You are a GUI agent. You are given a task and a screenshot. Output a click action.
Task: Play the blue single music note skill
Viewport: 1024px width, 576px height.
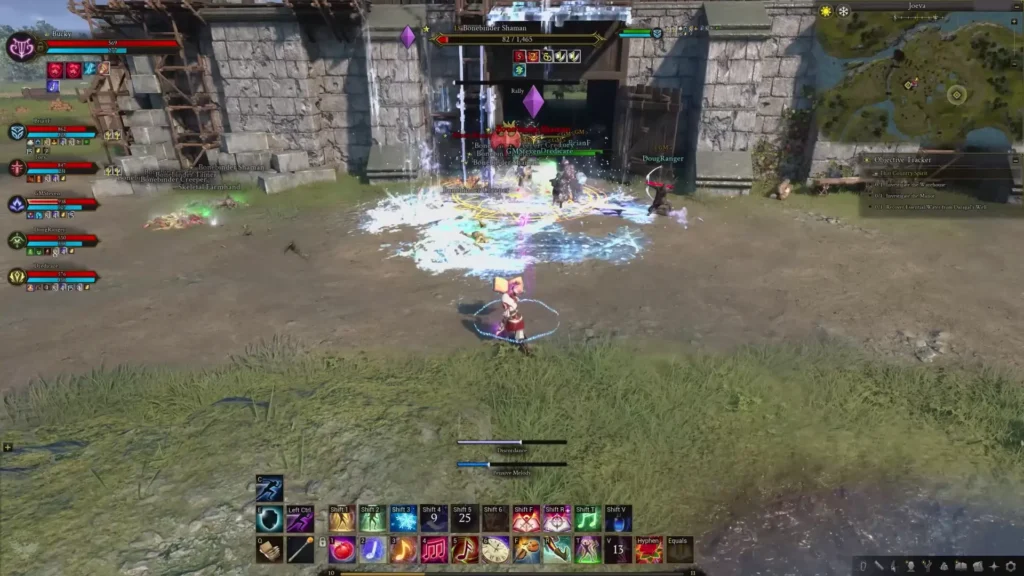tap(373, 550)
